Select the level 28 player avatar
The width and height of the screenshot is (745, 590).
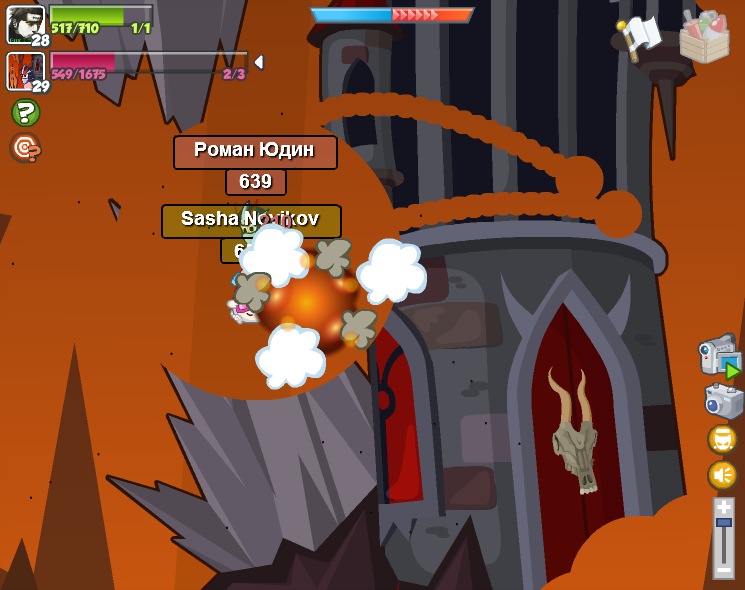(x=25, y=22)
